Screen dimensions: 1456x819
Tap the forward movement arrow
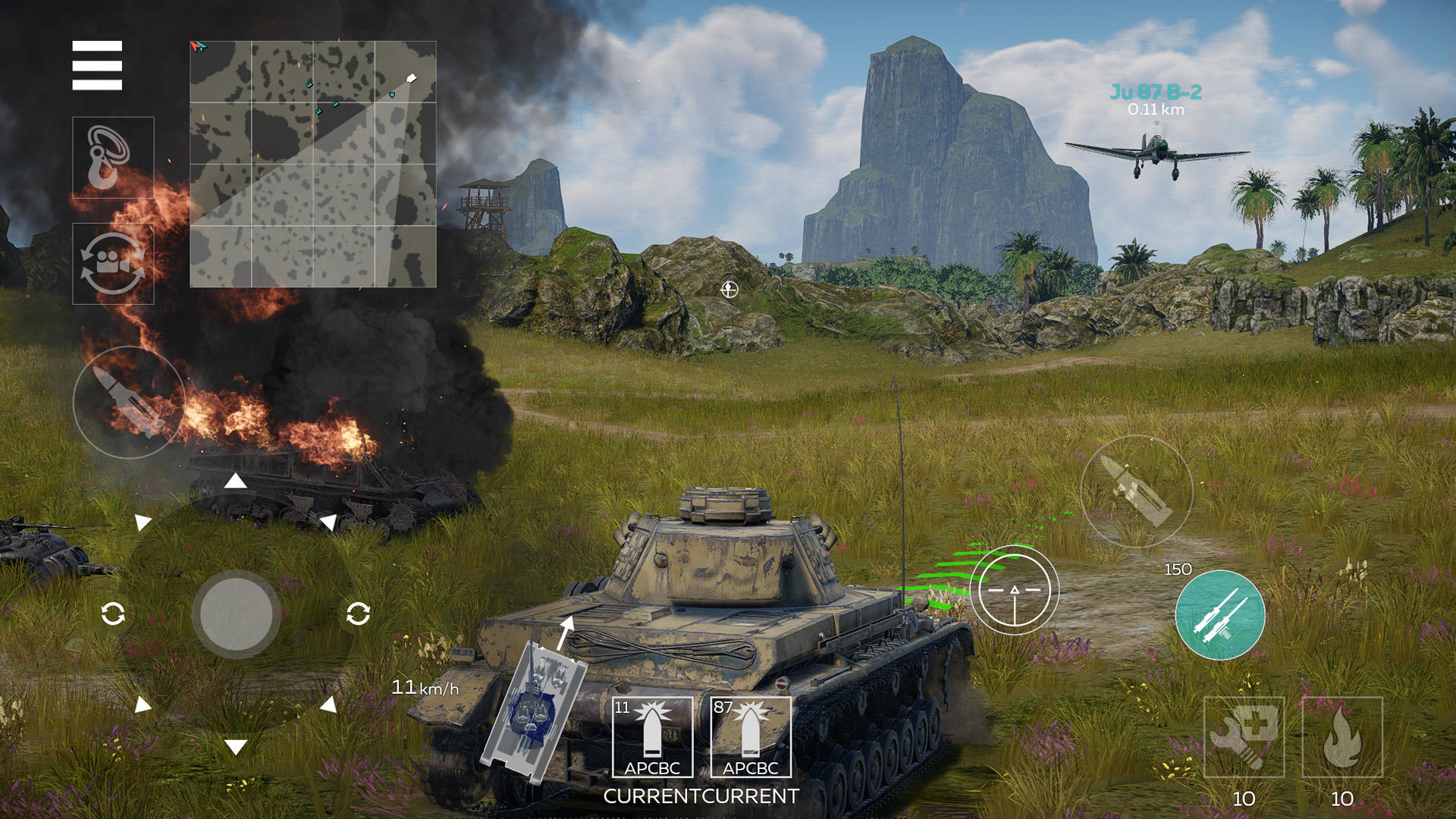coord(237,480)
